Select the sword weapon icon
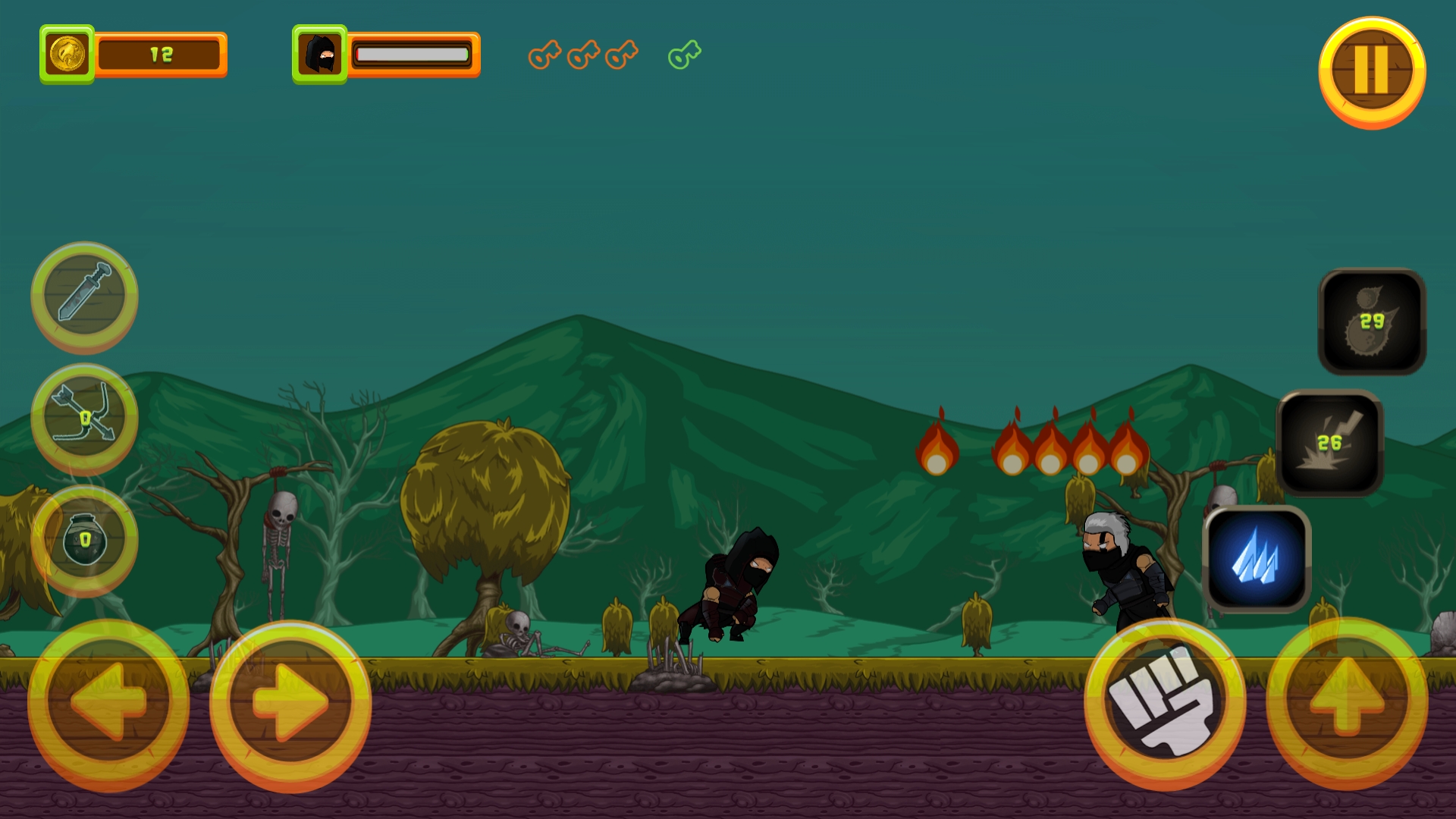 [84, 295]
